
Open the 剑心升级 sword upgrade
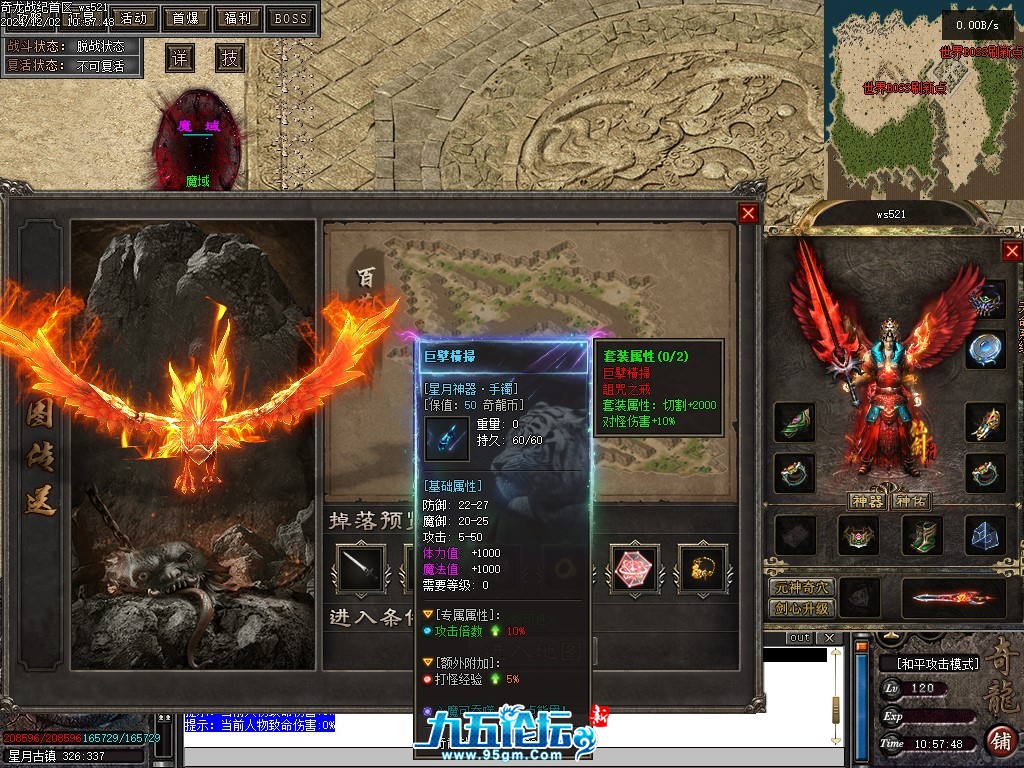pos(801,608)
